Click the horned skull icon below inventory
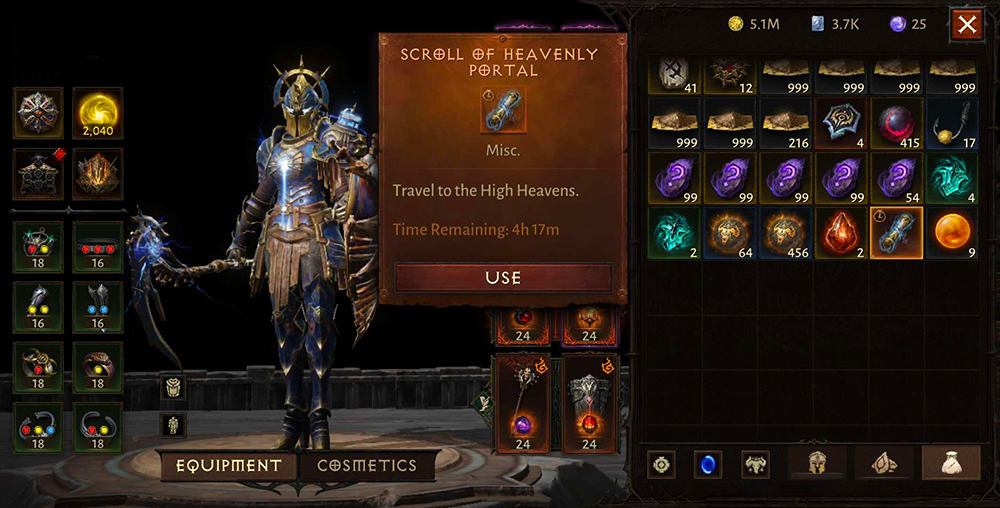Screen dimensions: 1000x508 (x=755, y=464)
